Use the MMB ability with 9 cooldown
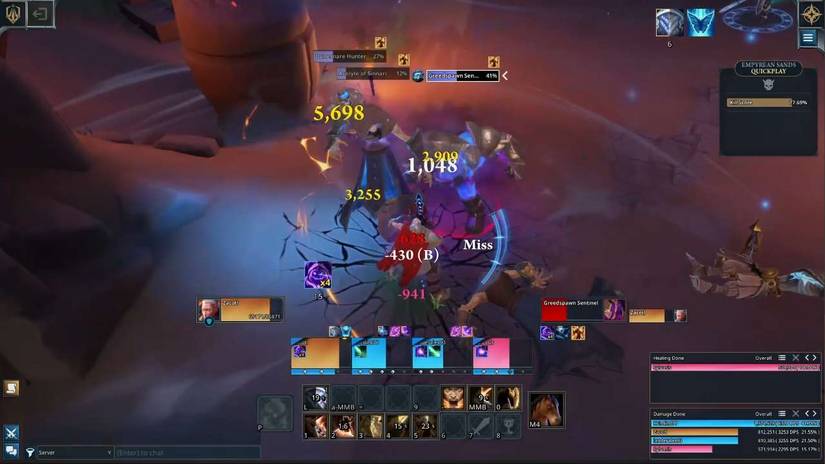 pos(481,398)
